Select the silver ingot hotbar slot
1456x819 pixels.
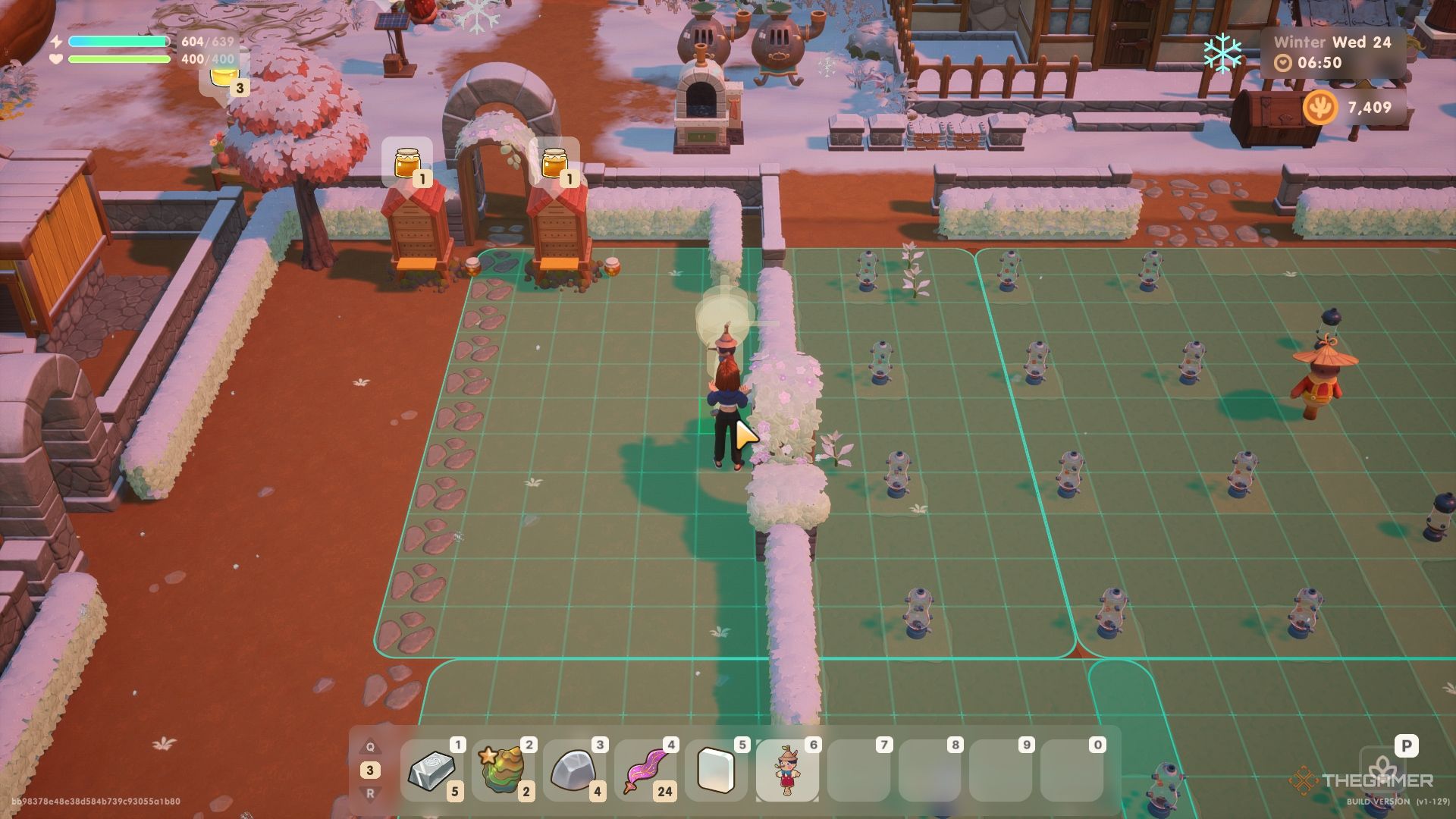click(432, 770)
